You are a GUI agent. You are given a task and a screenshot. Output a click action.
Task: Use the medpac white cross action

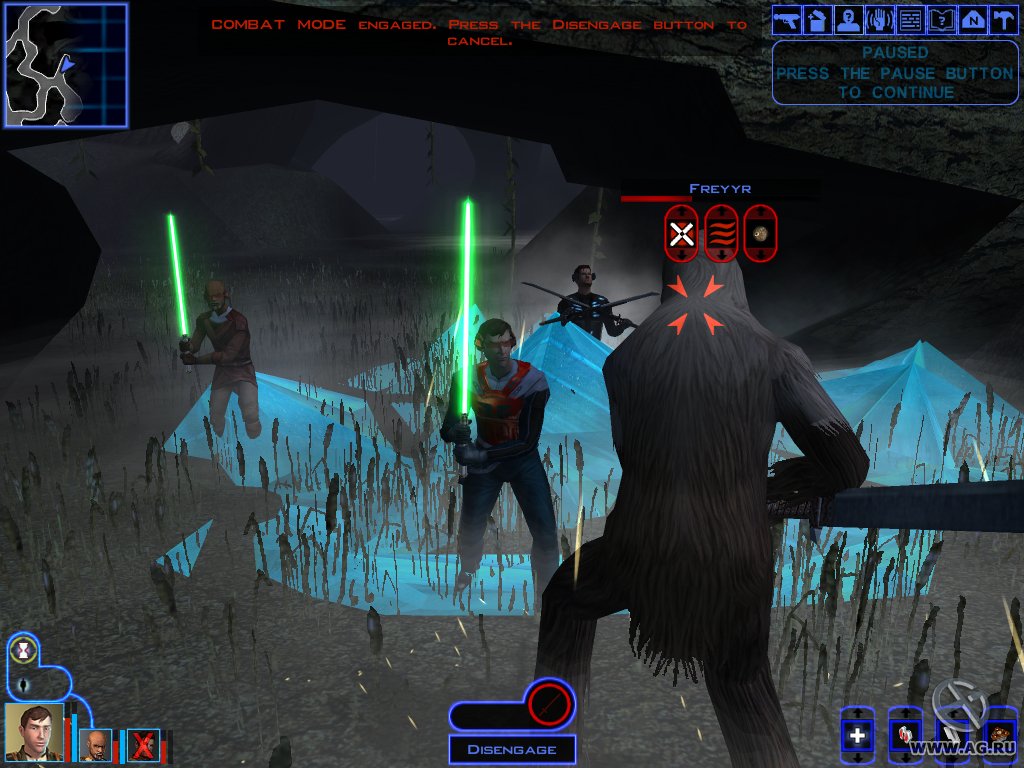click(857, 738)
